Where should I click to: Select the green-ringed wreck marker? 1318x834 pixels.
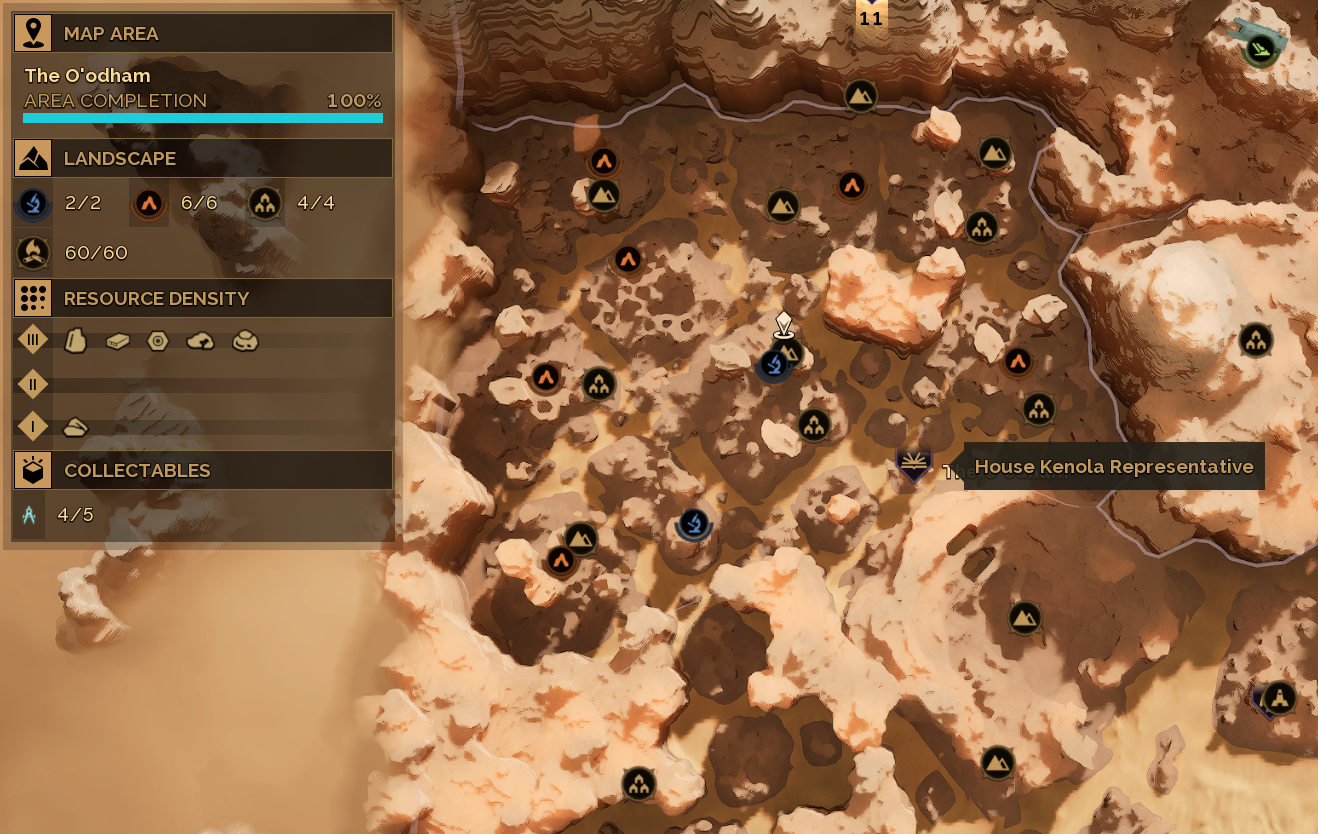[x=1261, y=47]
